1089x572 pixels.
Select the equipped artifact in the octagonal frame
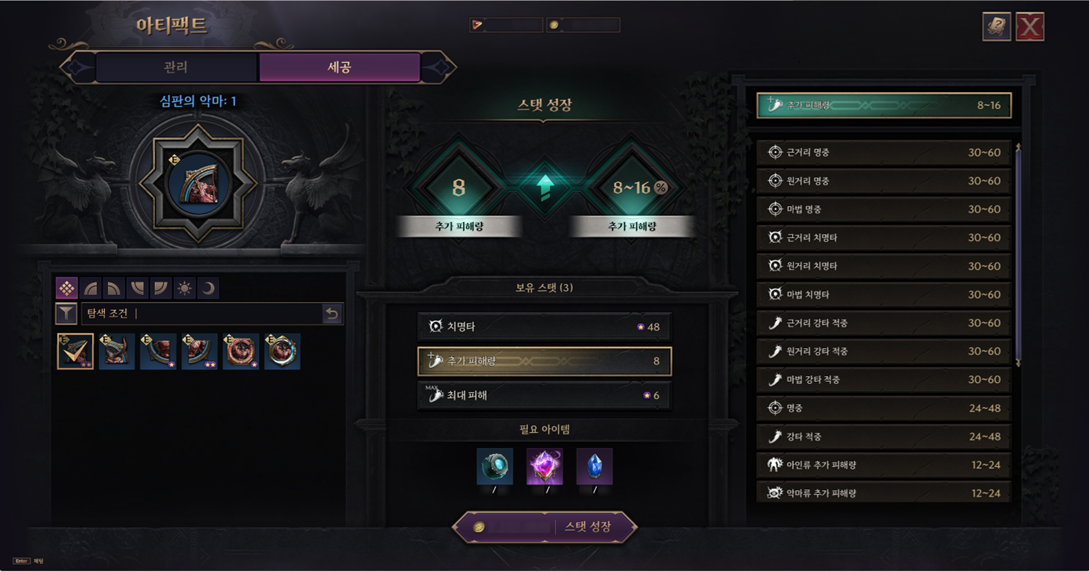click(200, 182)
